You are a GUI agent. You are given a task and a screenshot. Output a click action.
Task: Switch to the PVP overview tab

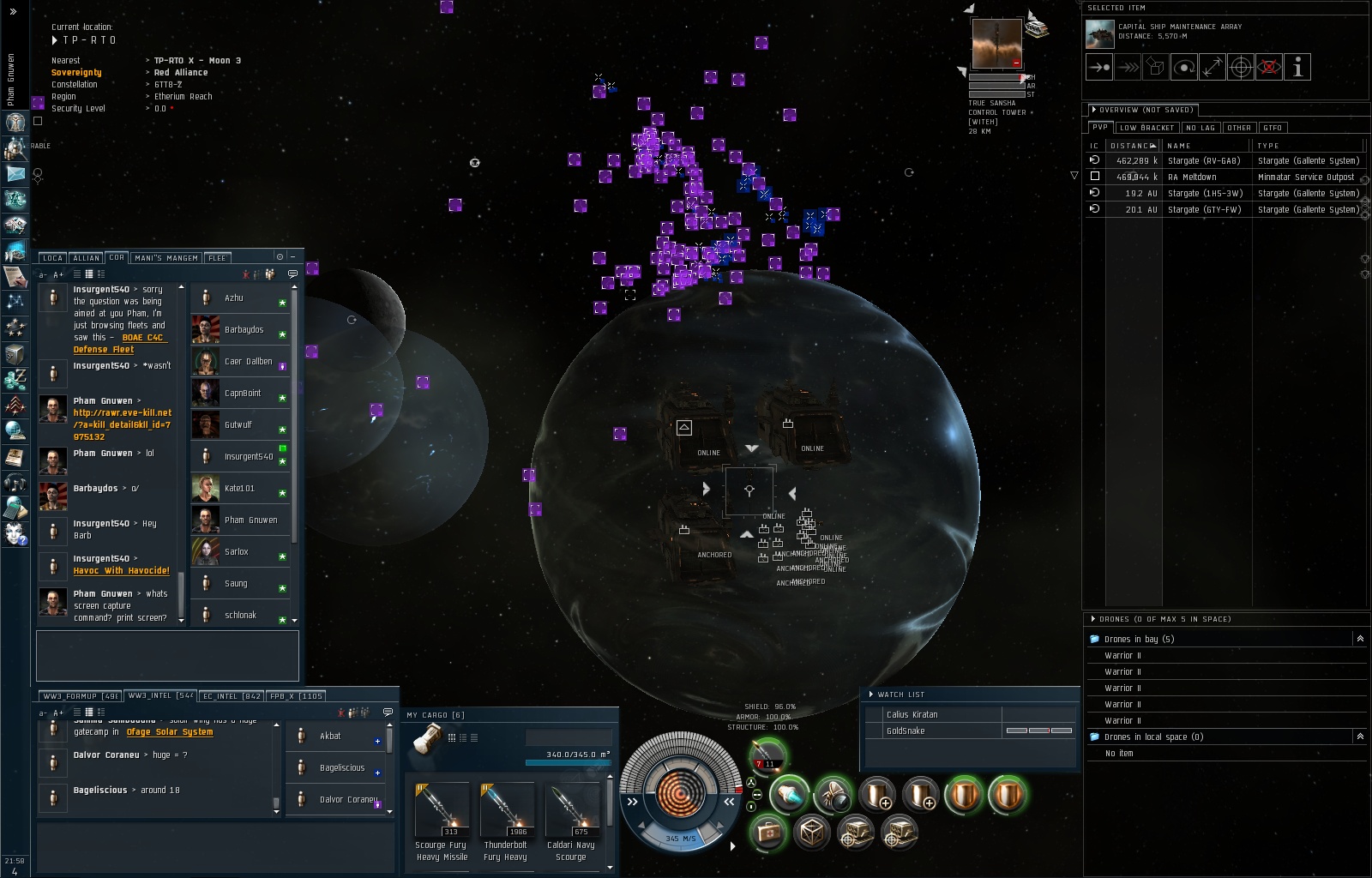tap(1099, 128)
